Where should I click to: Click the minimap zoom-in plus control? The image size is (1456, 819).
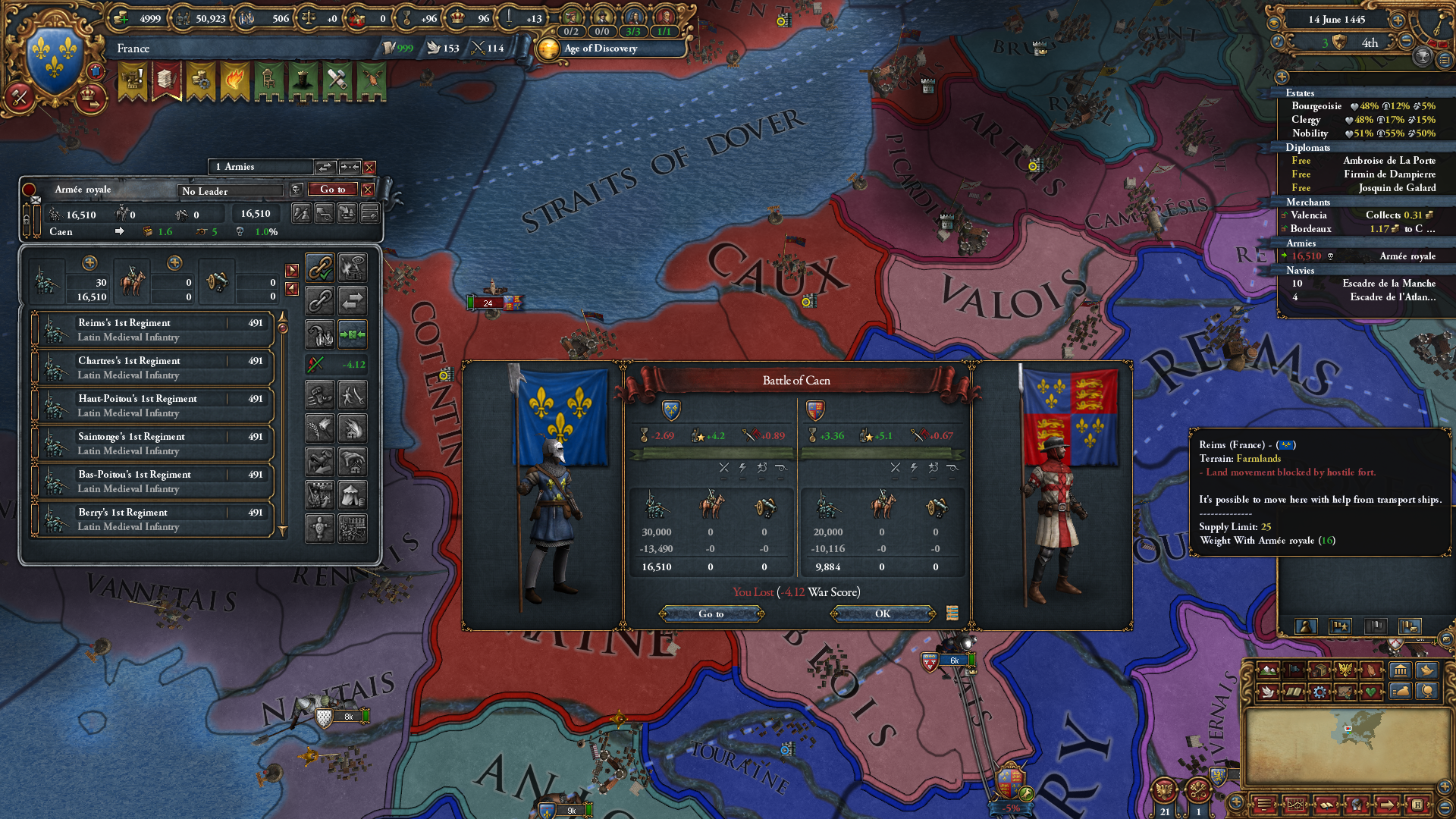point(1442,786)
